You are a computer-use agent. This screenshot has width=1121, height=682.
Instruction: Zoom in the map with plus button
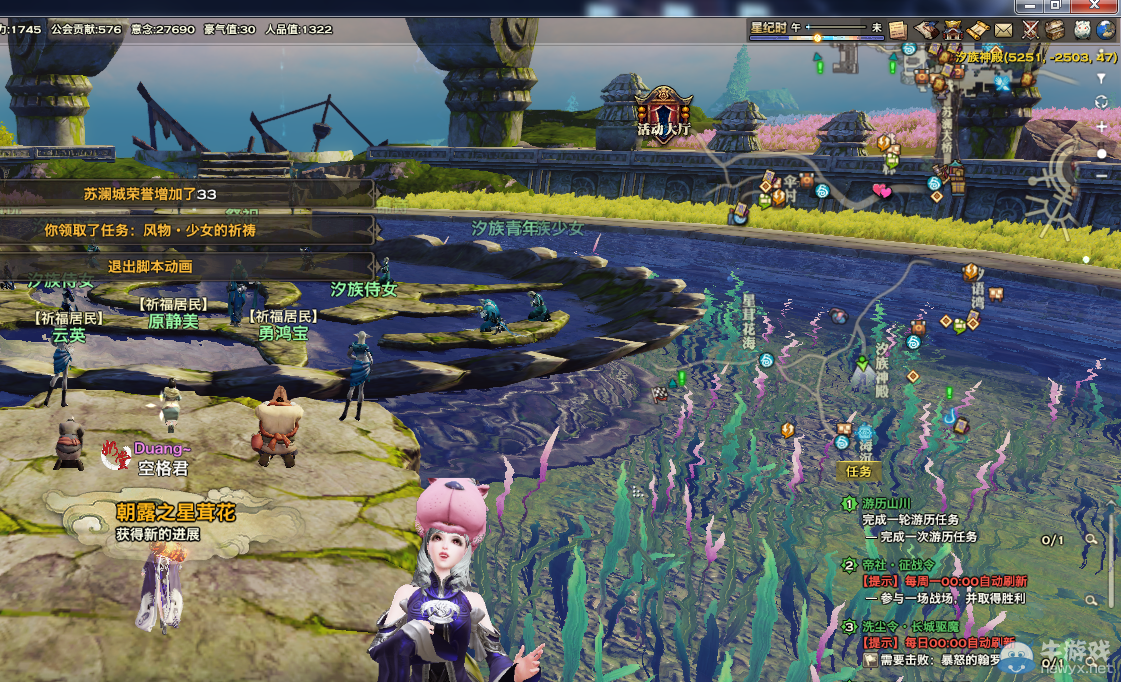[x=1101, y=128]
